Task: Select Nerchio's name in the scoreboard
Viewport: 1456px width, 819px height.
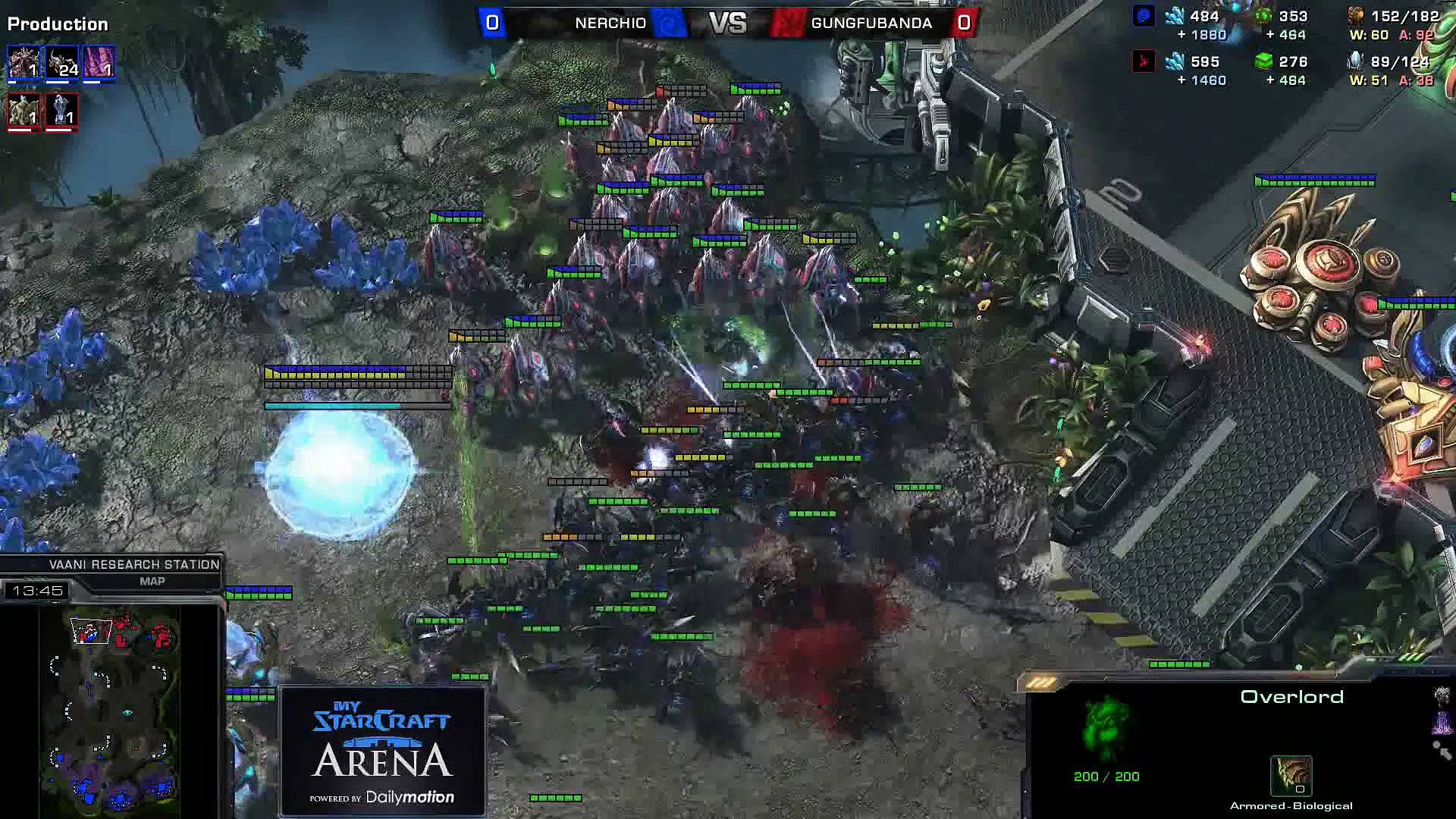Action: tap(610, 23)
